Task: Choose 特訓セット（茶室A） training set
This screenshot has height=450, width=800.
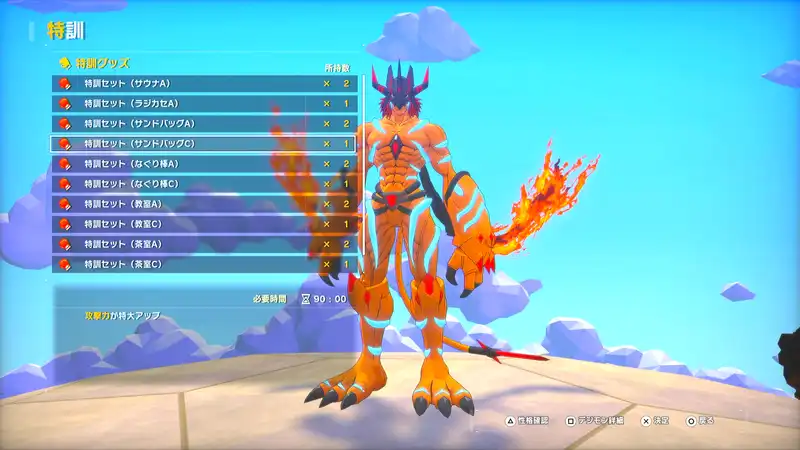Action: click(x=200, y=244)
